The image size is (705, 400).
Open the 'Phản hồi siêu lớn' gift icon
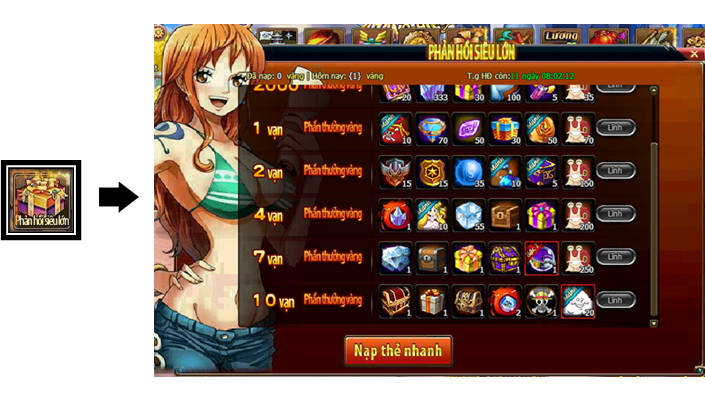pyautogui.click(x=41, y=199)
